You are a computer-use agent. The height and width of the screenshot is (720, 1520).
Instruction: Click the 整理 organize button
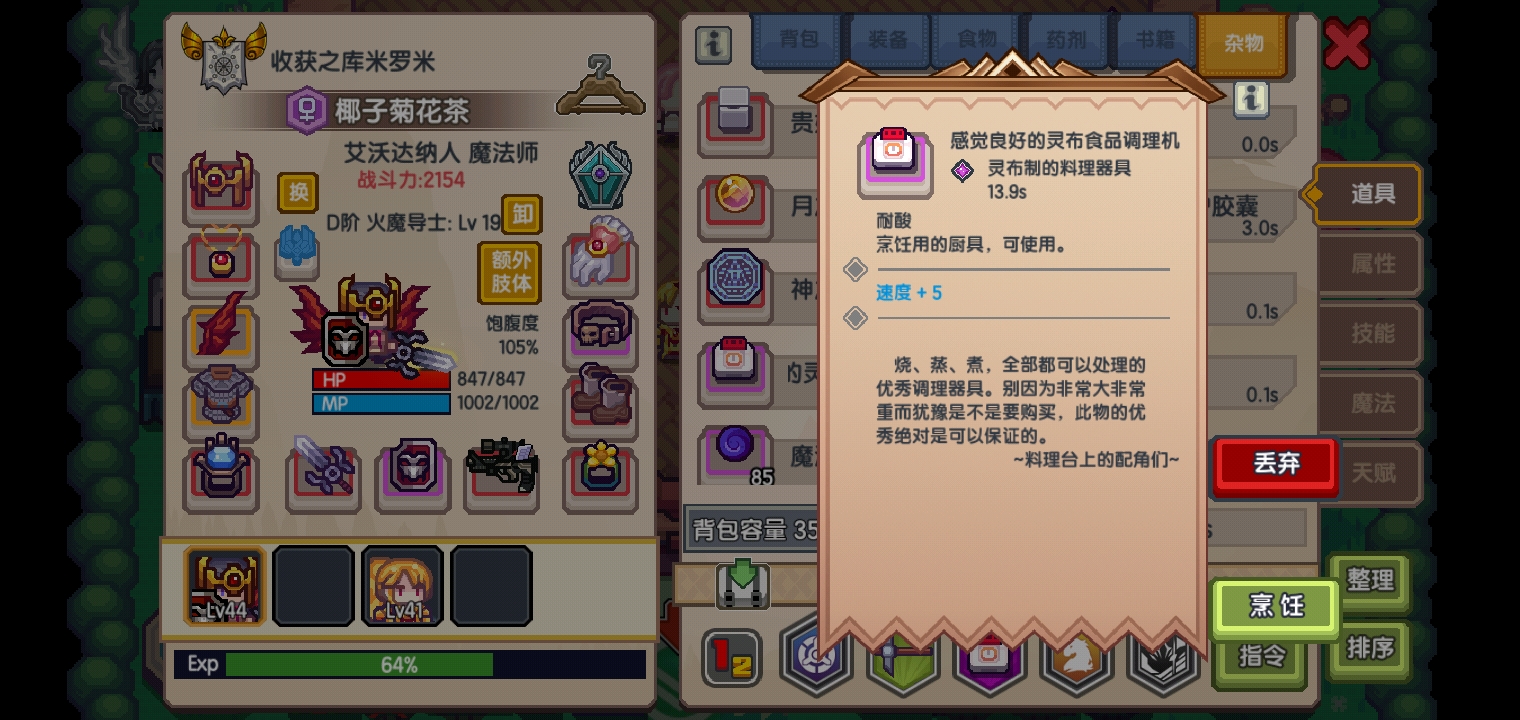pyautogui.click(x=1370, y=581)
